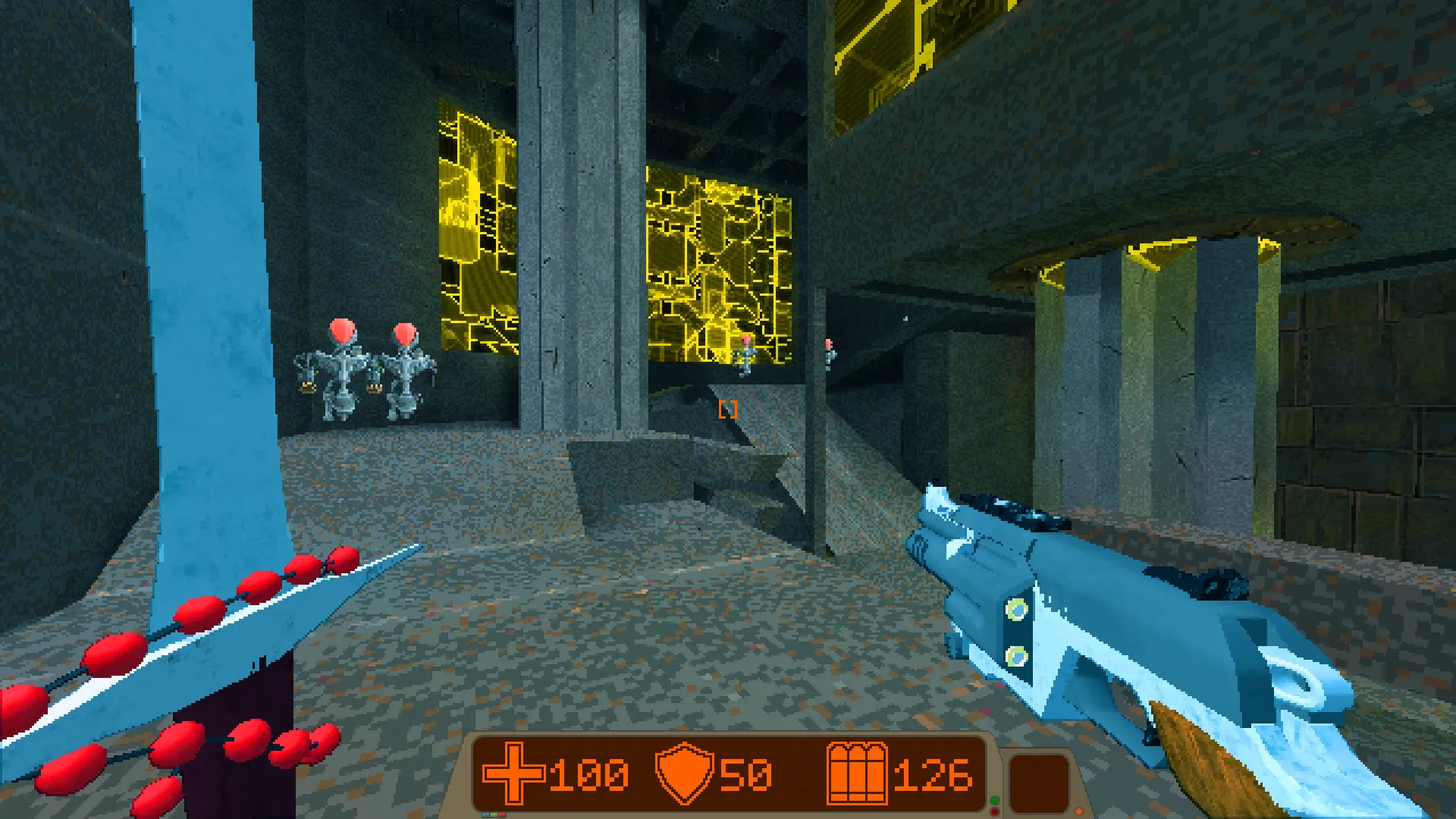Toggle the red indicator light on the HUD
Viewport: 1456px width, 819px height.
[x=995, y=812]
